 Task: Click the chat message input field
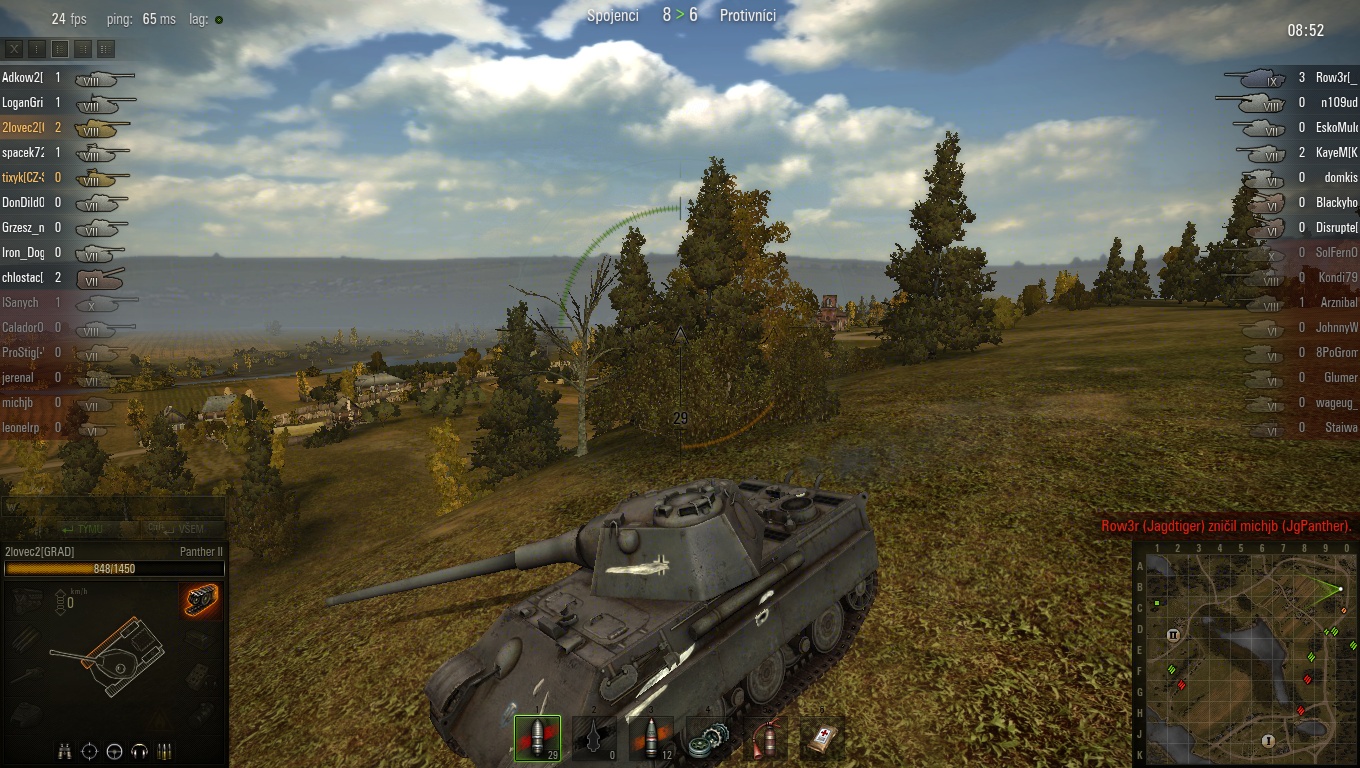pos(112,507)
